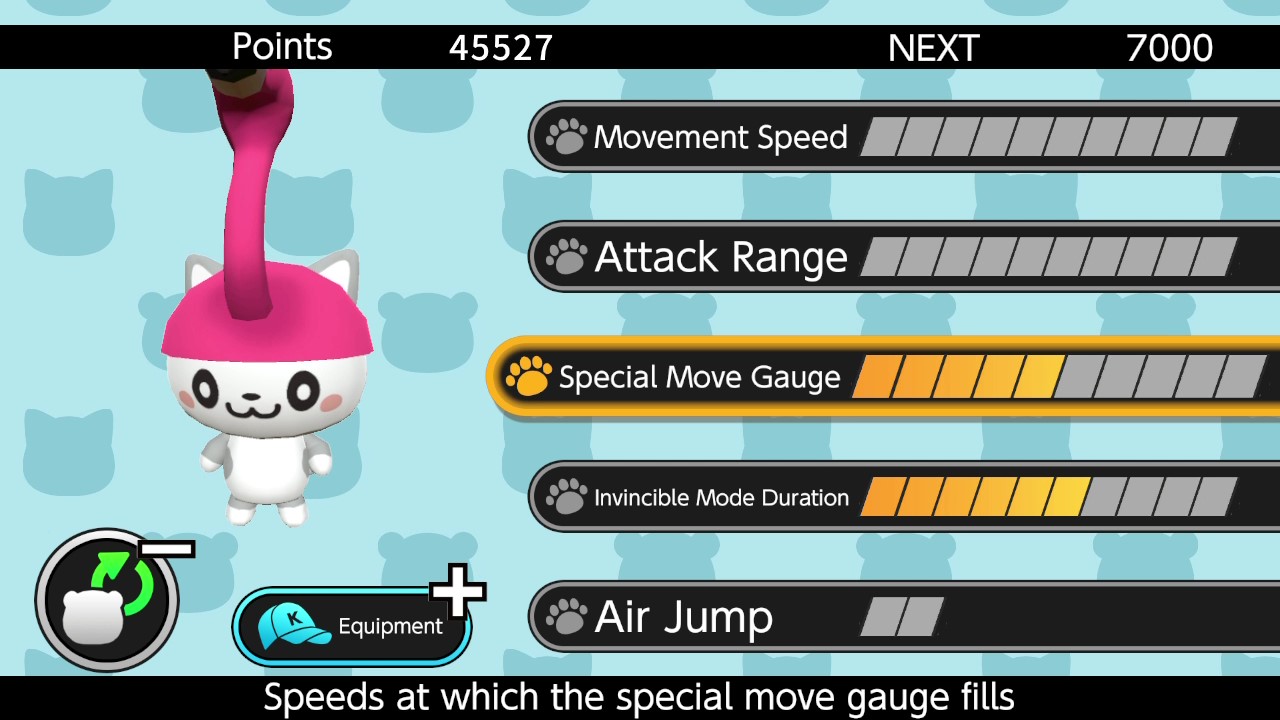Select the paw icon beside Air Jump

tap(566, 617)
